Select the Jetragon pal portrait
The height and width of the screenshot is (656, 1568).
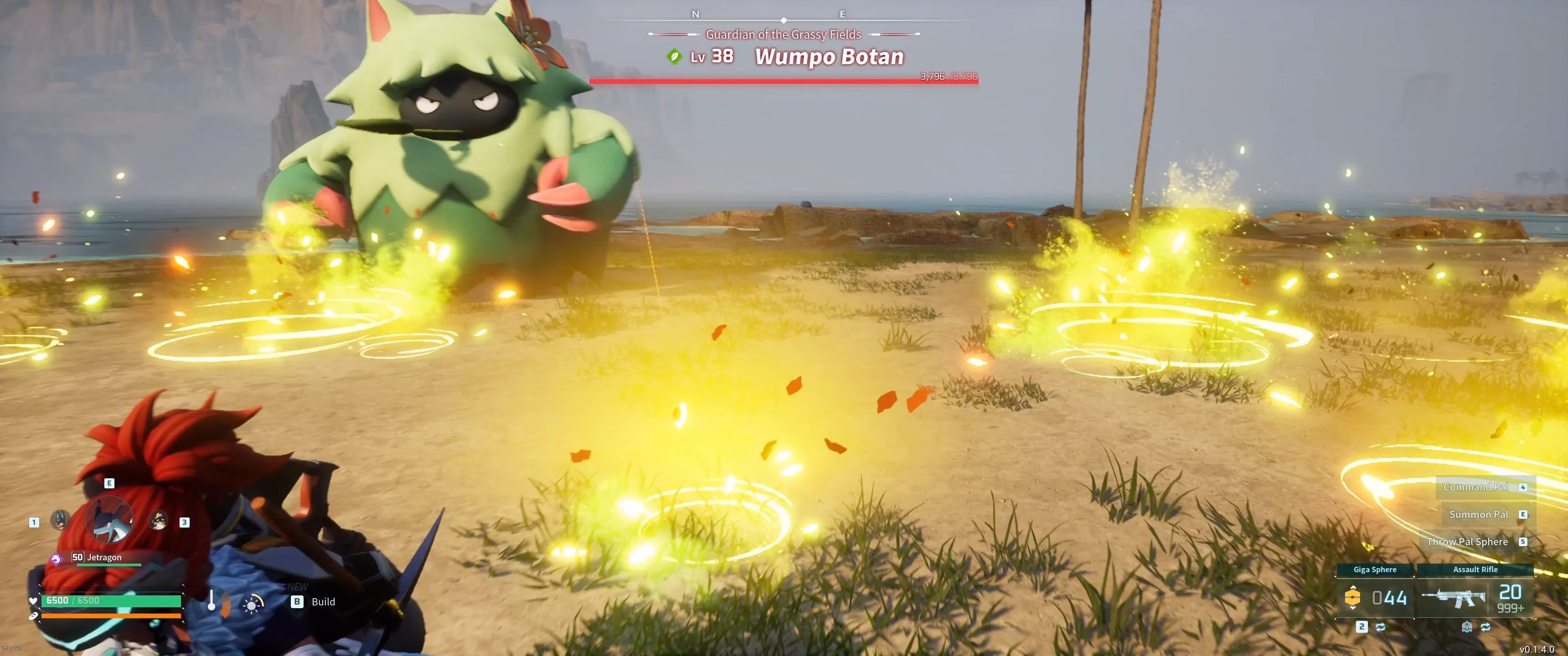(109, 520)
